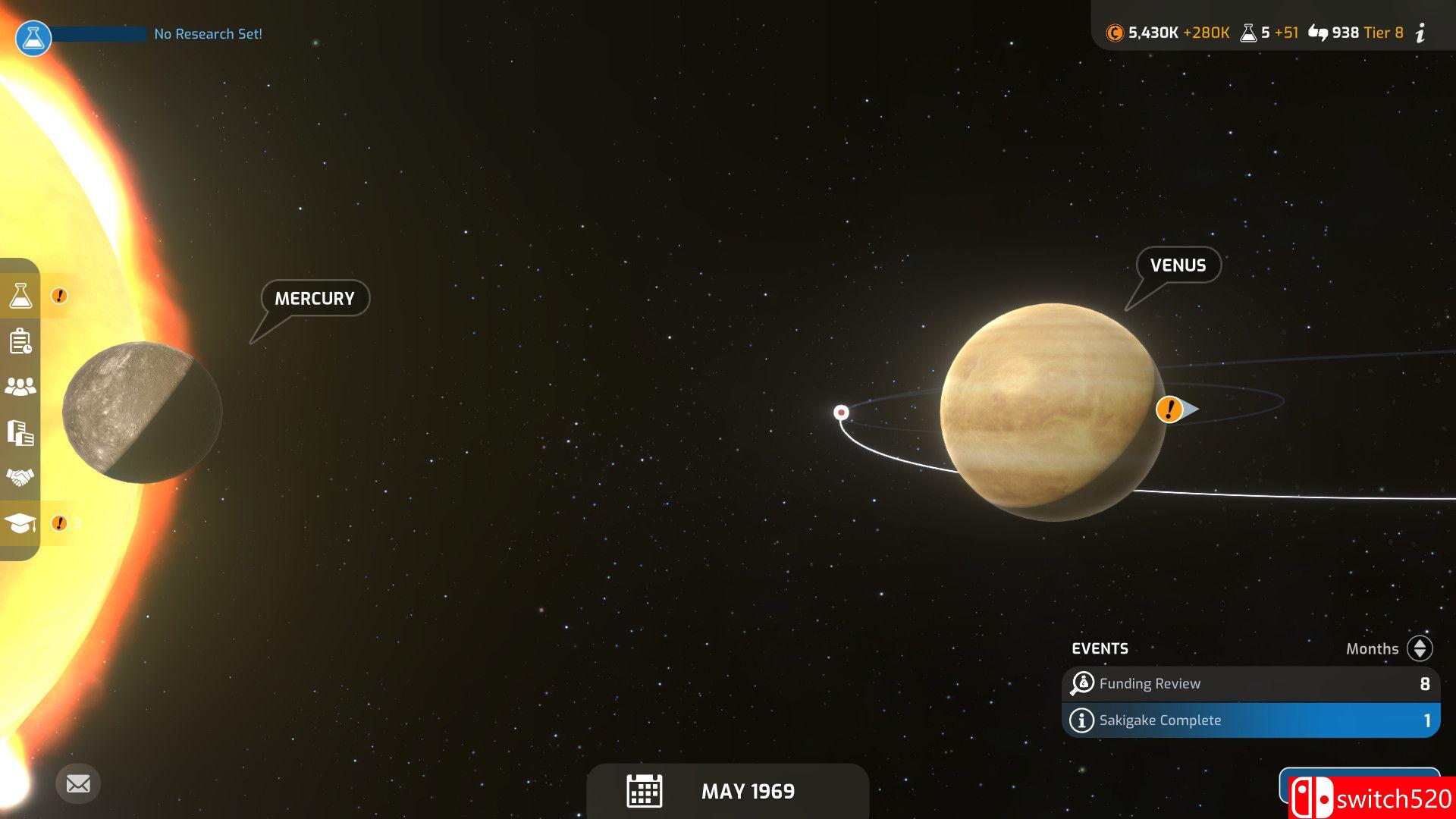Open the info icon at top-right

point(1421,33)
